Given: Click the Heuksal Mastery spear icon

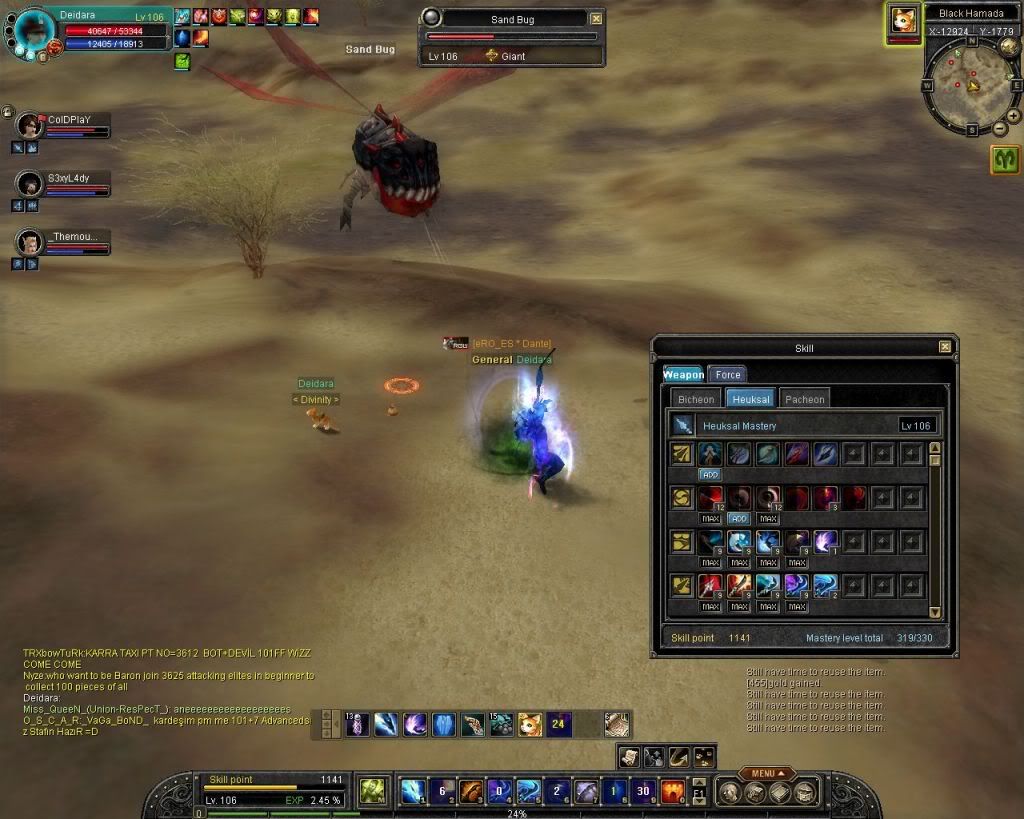Looking at the screenshot, I should coord(683,425).
